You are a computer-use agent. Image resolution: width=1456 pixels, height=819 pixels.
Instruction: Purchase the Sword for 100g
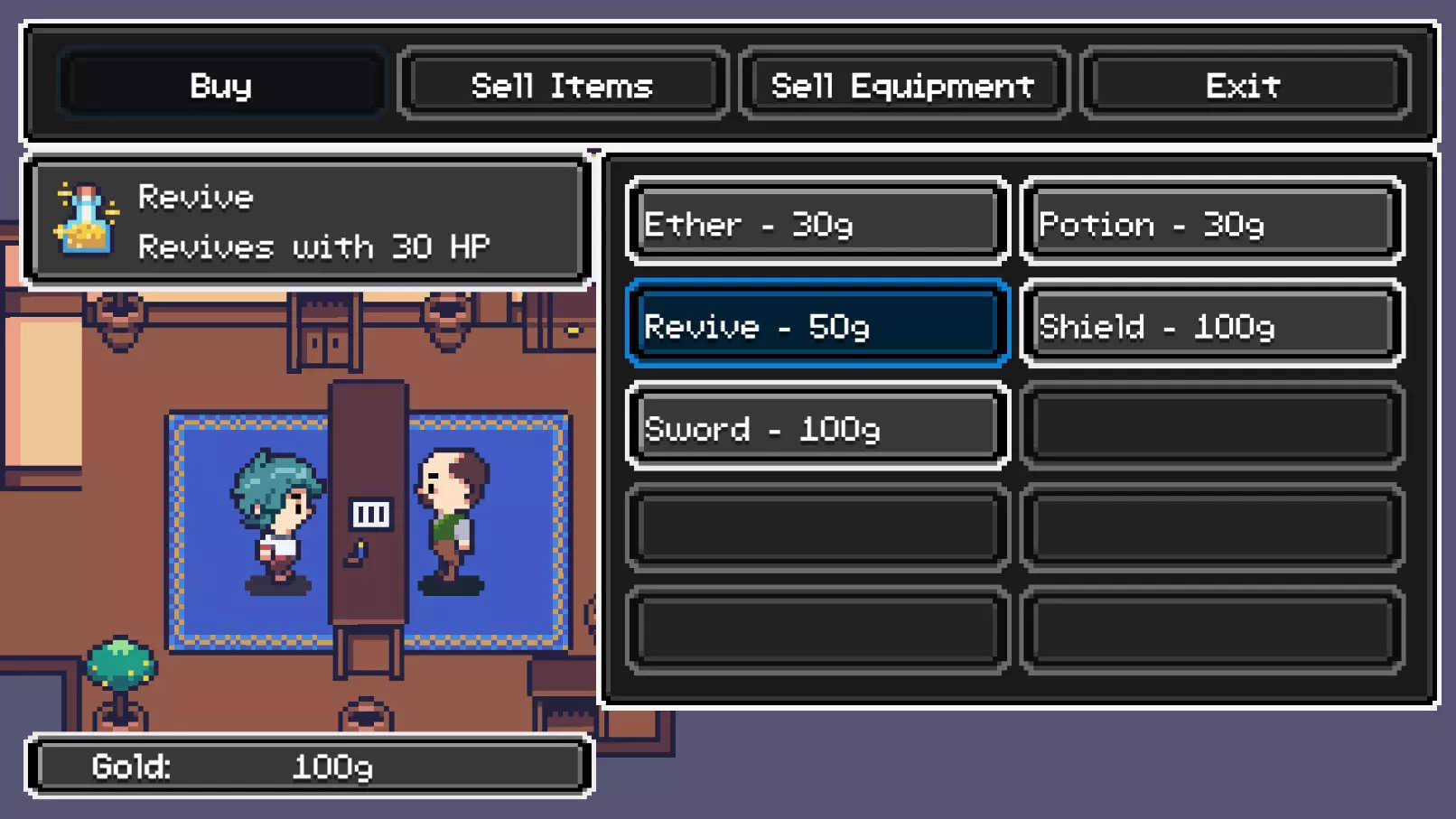coord(816,428)
